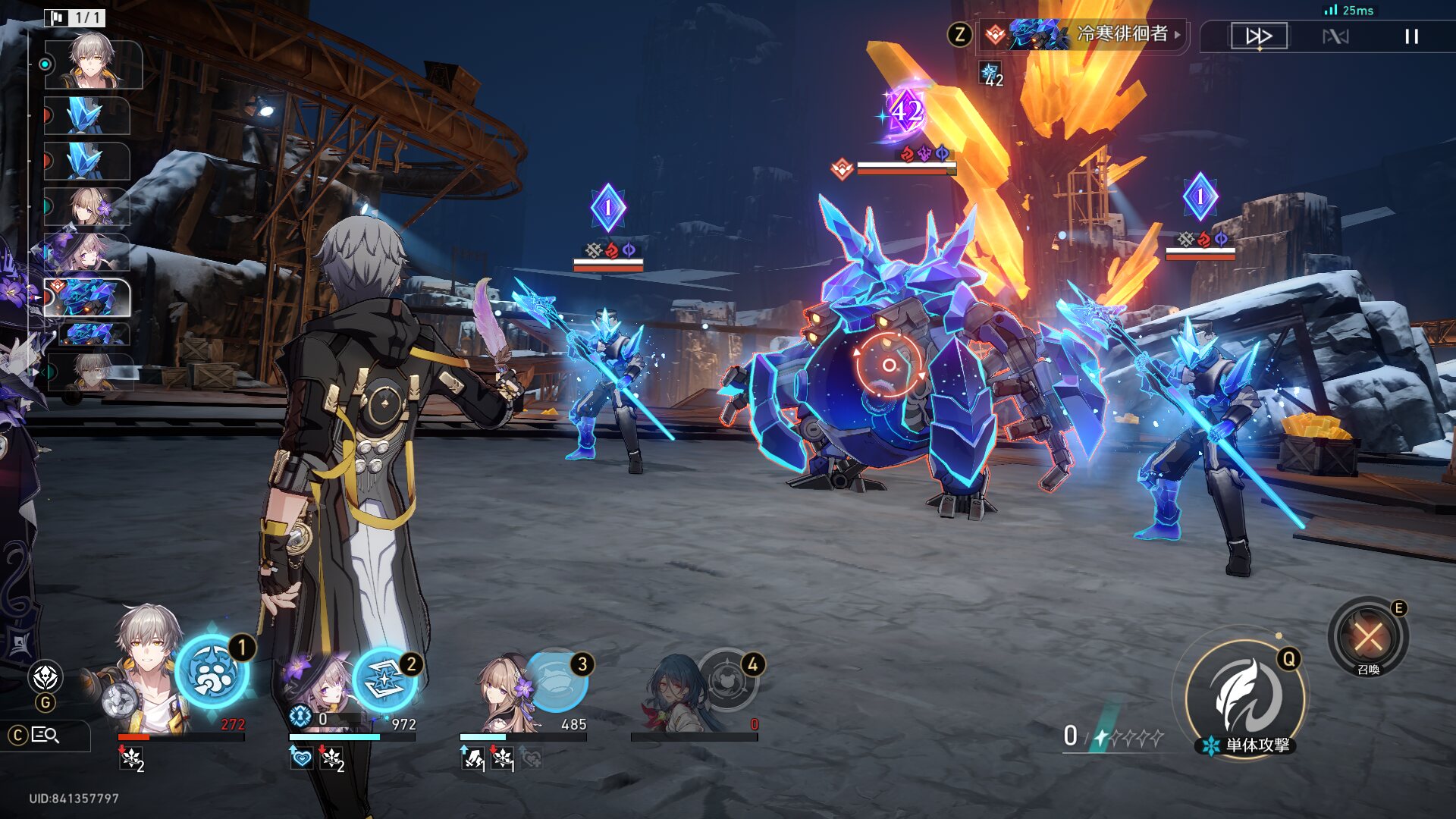Screen dimensions: 1456x819
Task: Select the top grey-haired turn-order portrait
Action: [93, 64]
